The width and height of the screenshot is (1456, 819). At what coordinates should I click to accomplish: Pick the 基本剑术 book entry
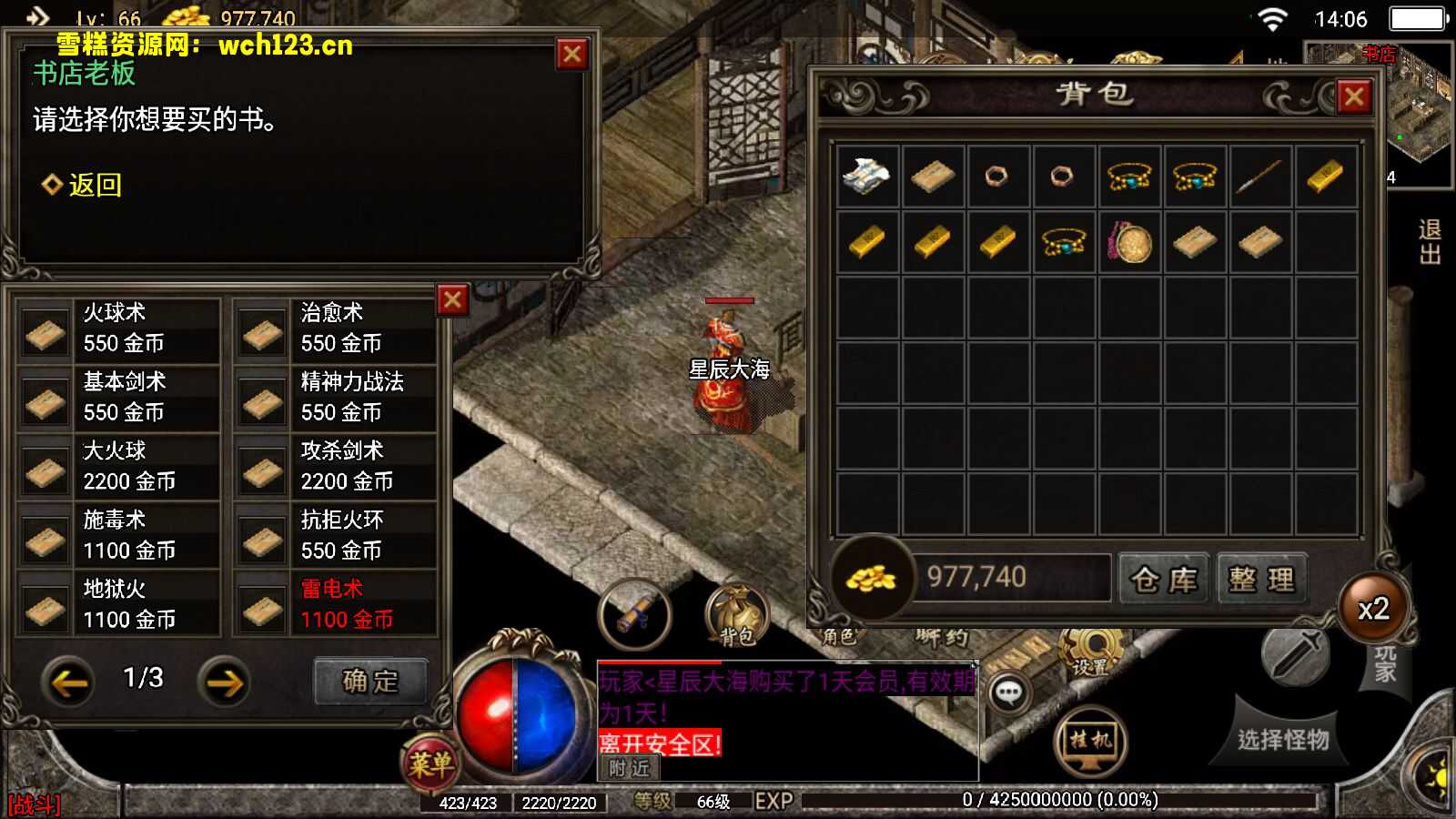click(x=119, y=399)
